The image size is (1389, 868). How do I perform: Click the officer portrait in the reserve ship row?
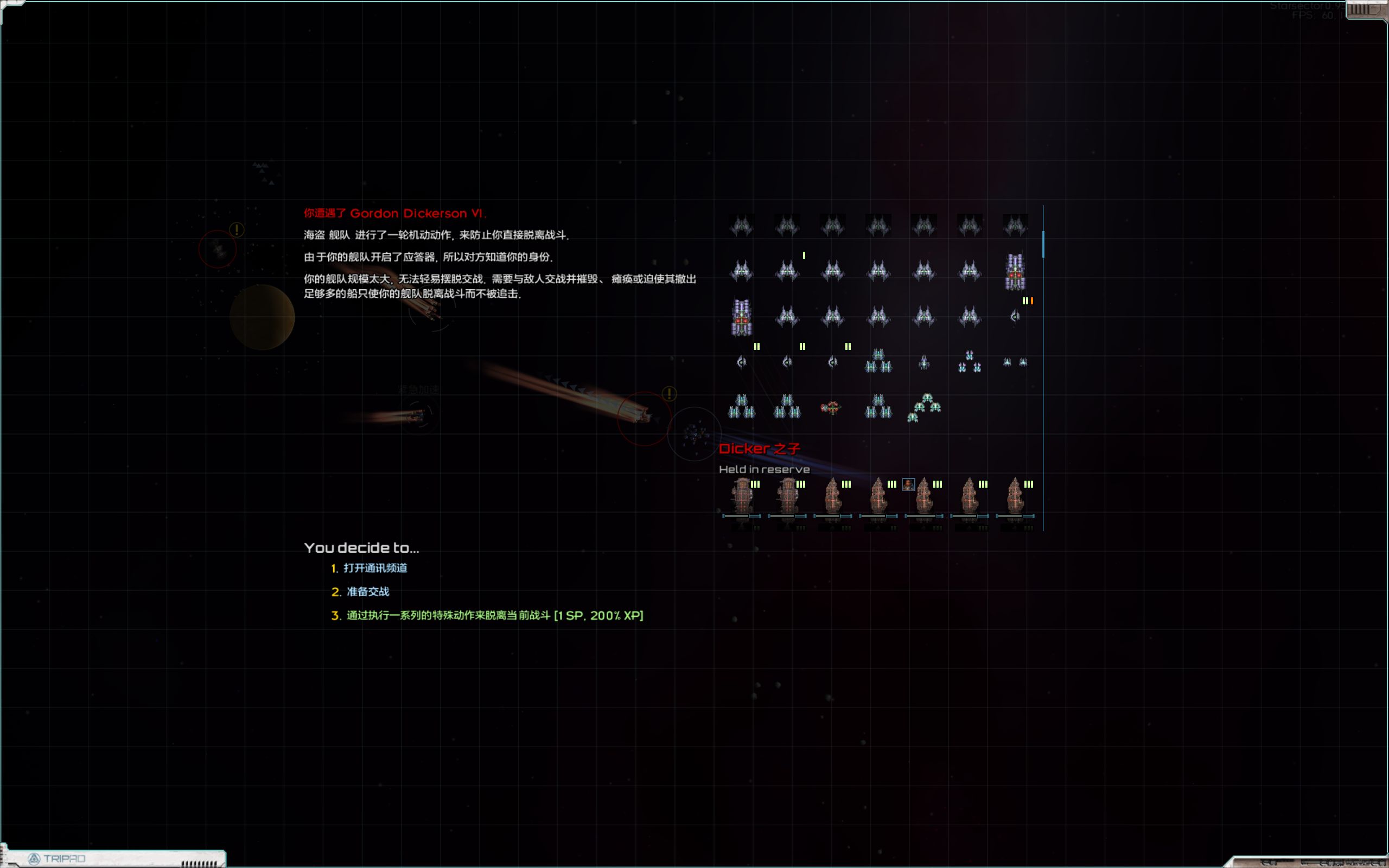(909, 485)
